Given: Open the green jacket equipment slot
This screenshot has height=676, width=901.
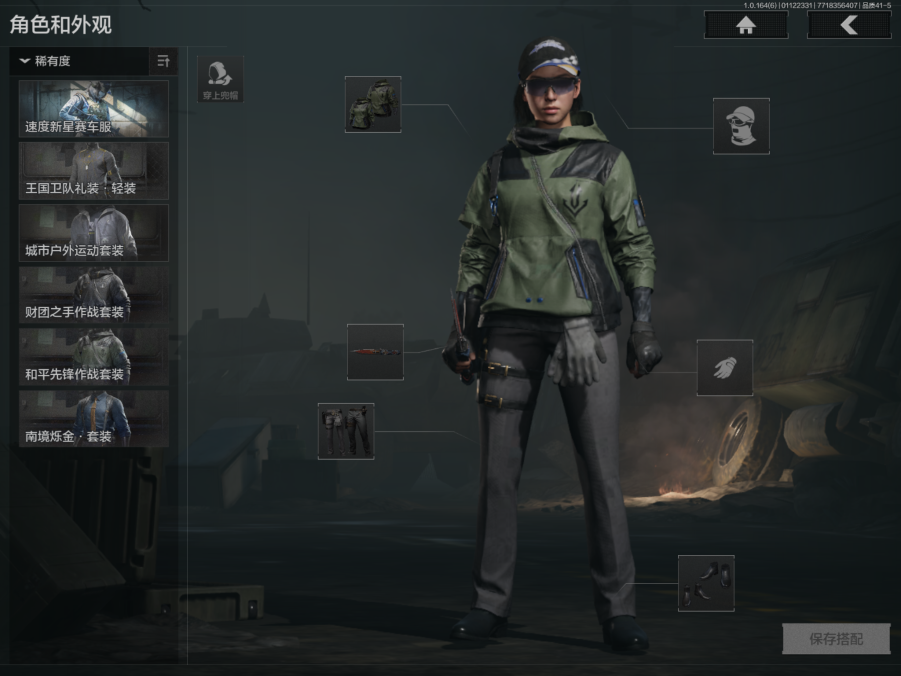Looking at the screenshot, I should pyautogui.click(x=373, y=104).
